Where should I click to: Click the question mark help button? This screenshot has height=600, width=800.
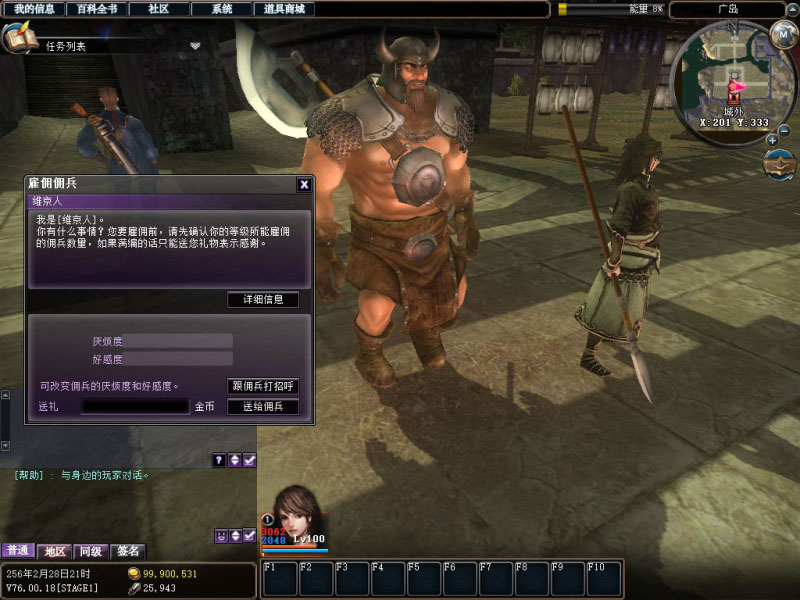219,460
